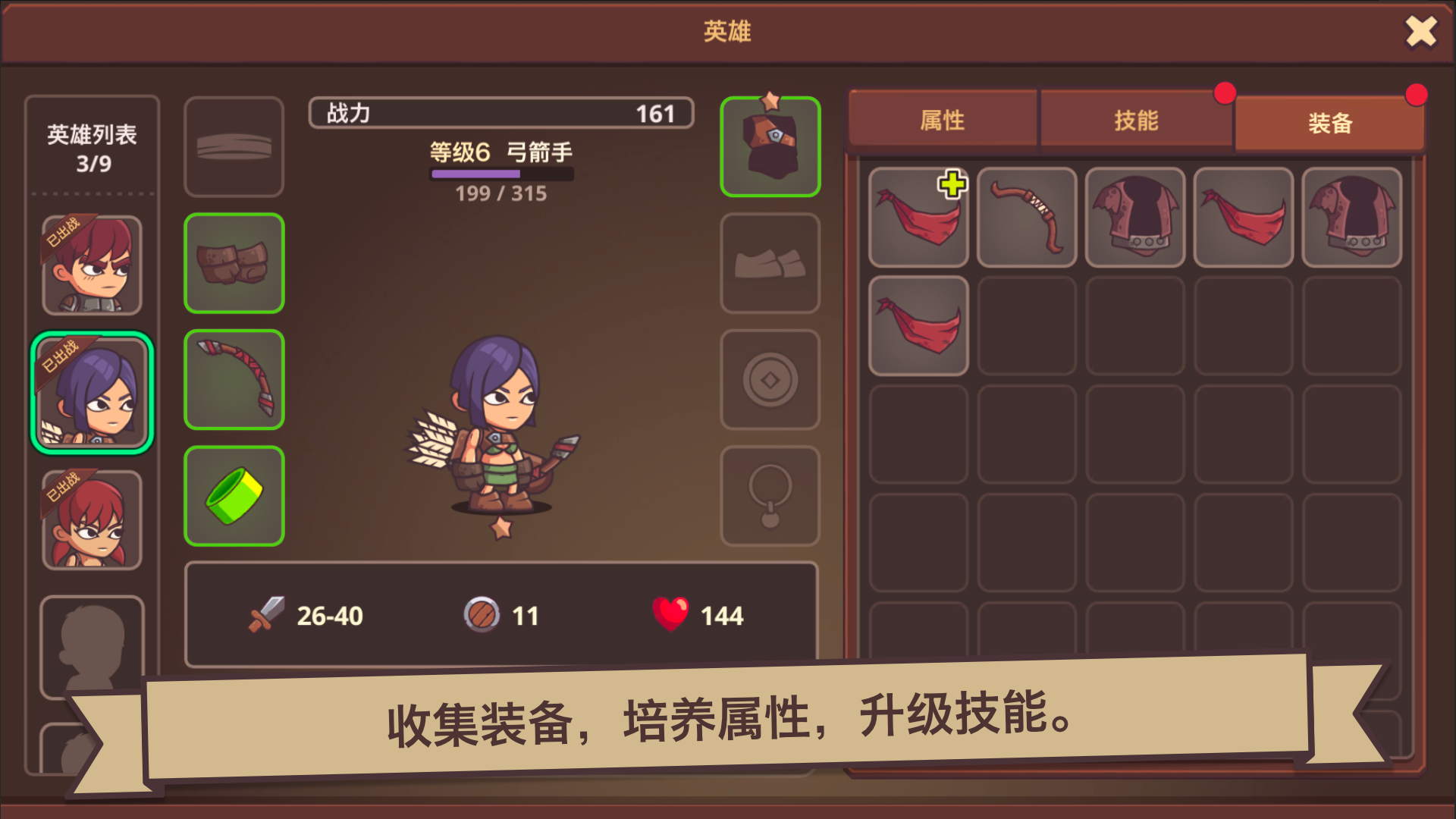Click the attack damage 26-40 stat
The height and width of the screenshot is (819, 1456).
click(x=303, y=616)
